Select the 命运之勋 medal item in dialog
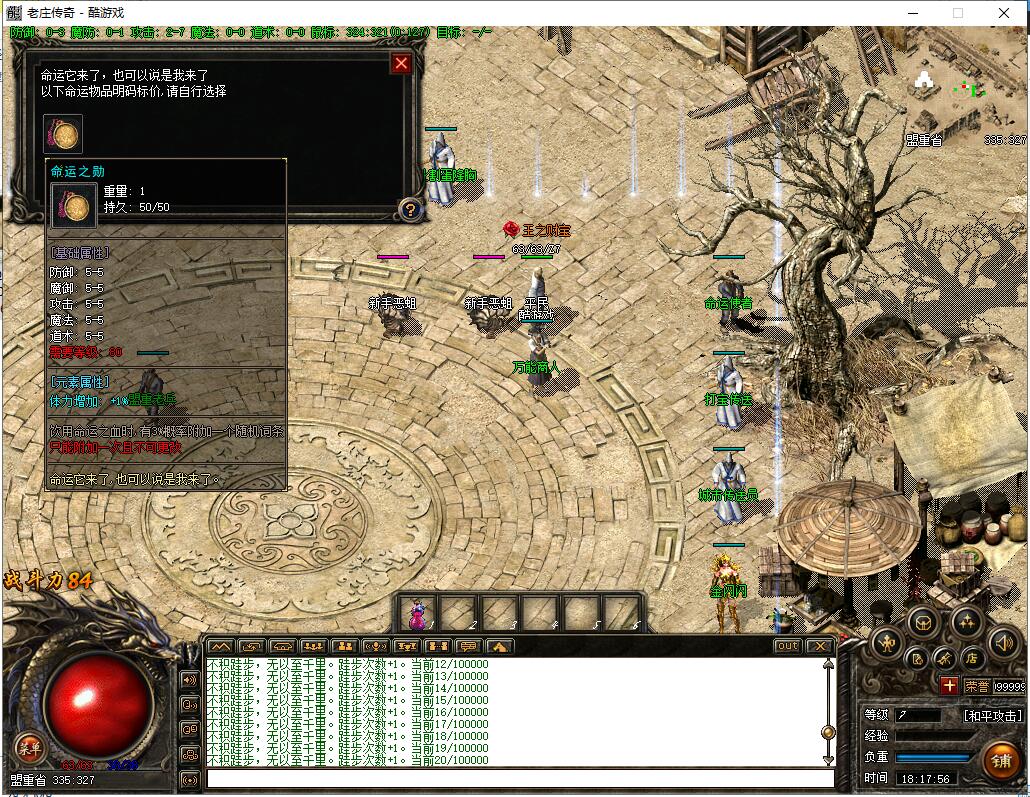The width and height of the screenshot is (1030, 797). click(63, 134)
